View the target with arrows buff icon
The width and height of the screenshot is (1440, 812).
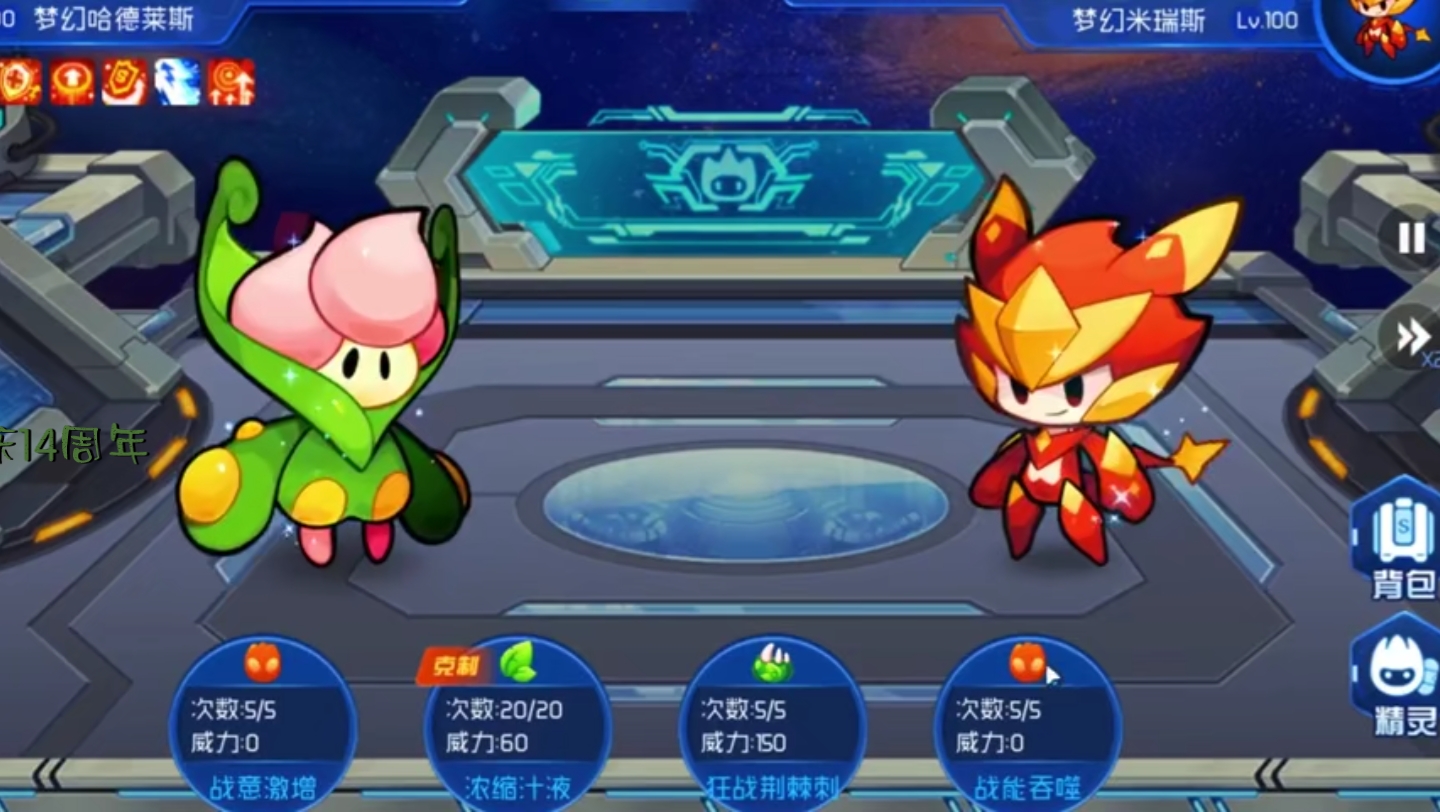coord(231,82)
